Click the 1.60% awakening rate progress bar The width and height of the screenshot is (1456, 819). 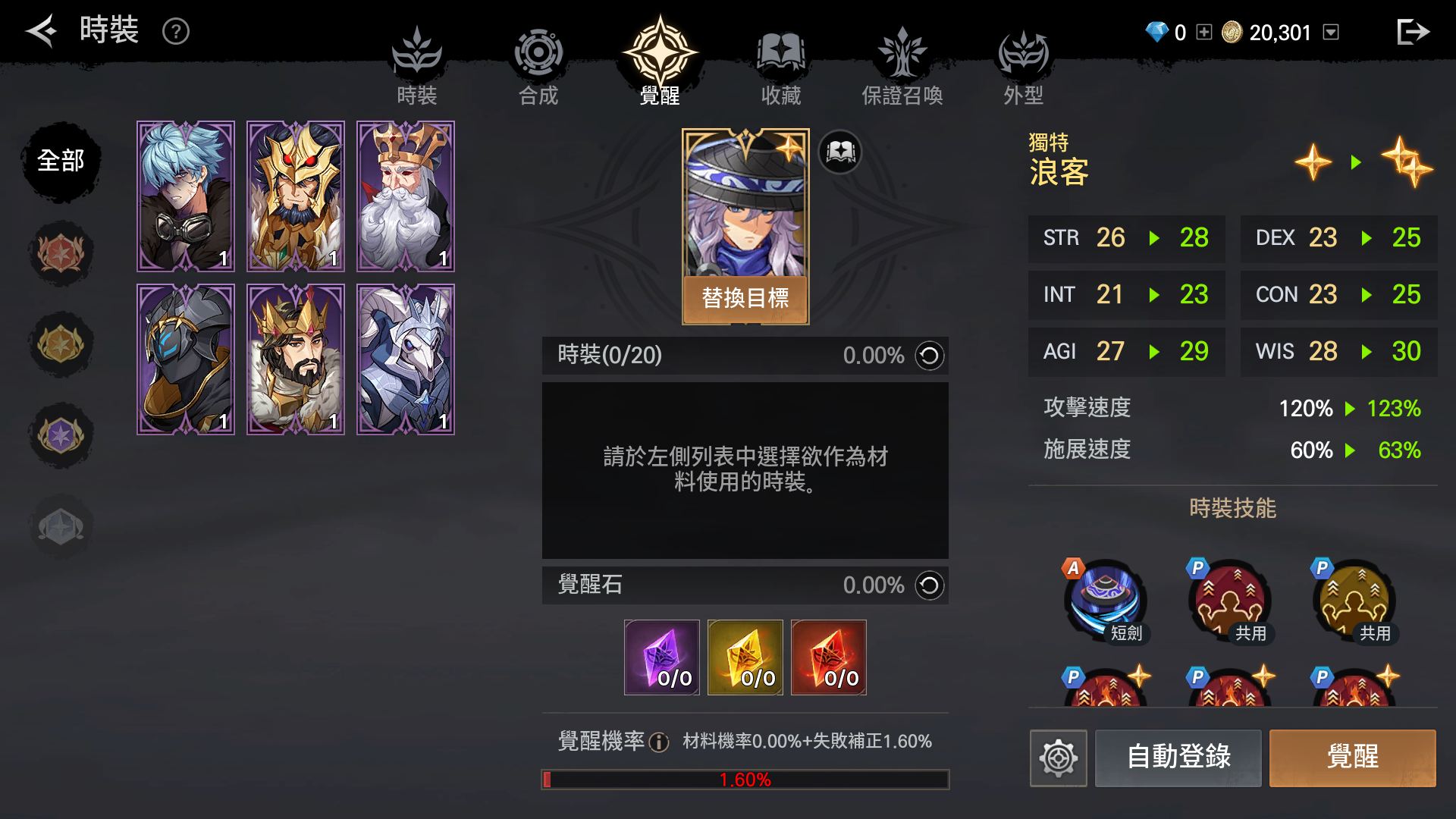point(745,778)
